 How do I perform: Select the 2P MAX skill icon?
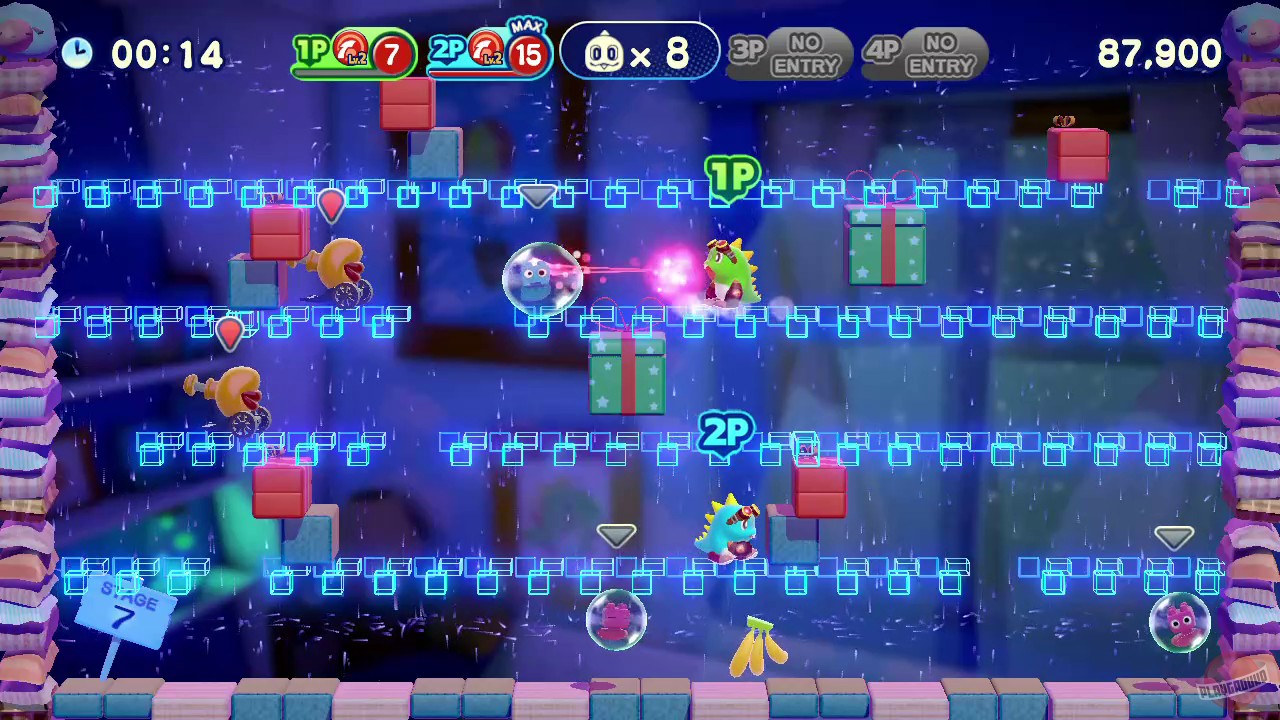point(485,48)
